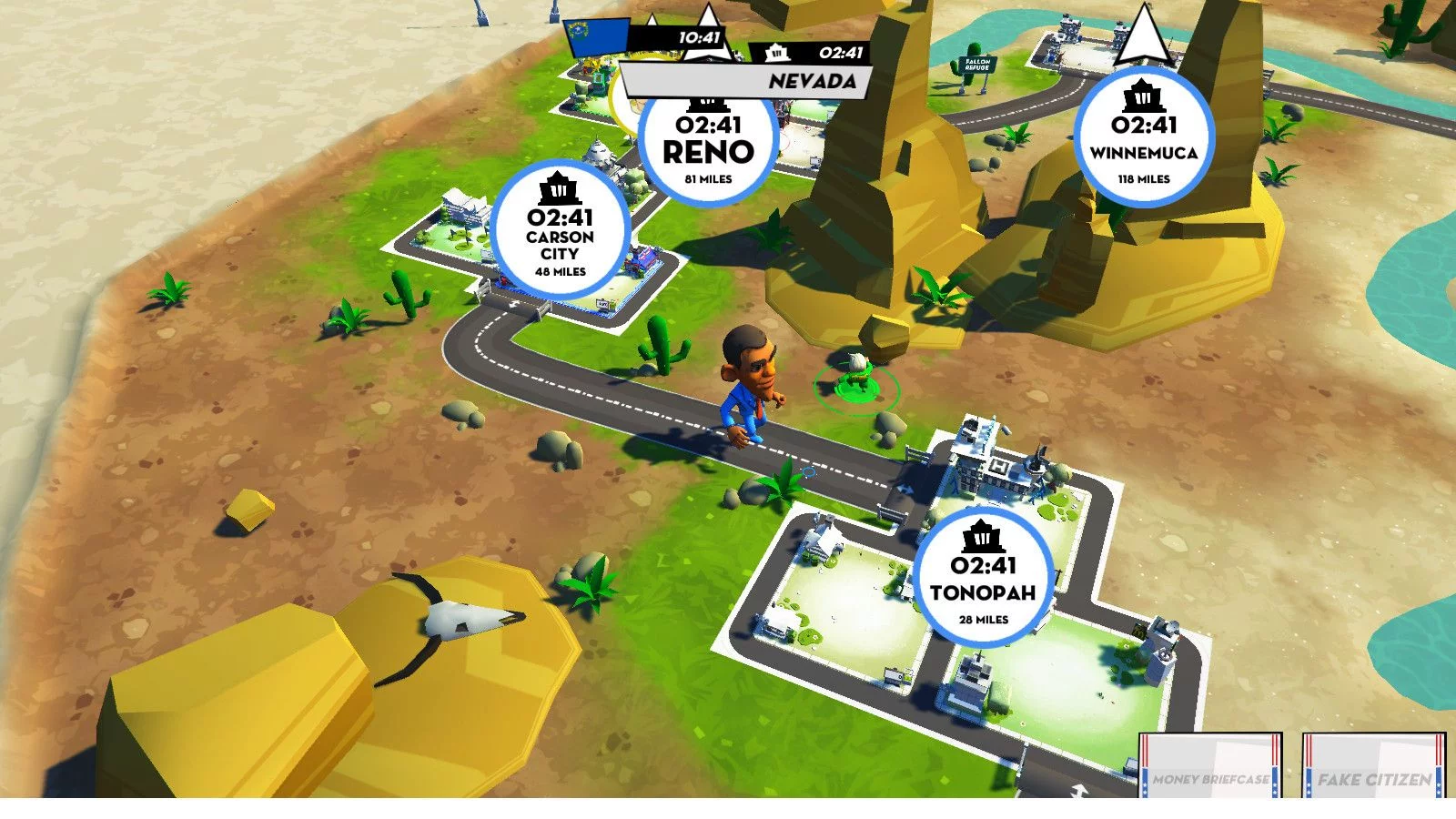This screenshot has width=1456, height=819.
Task: Use the Money Briefcase card
Action: tap(1209, 768)
